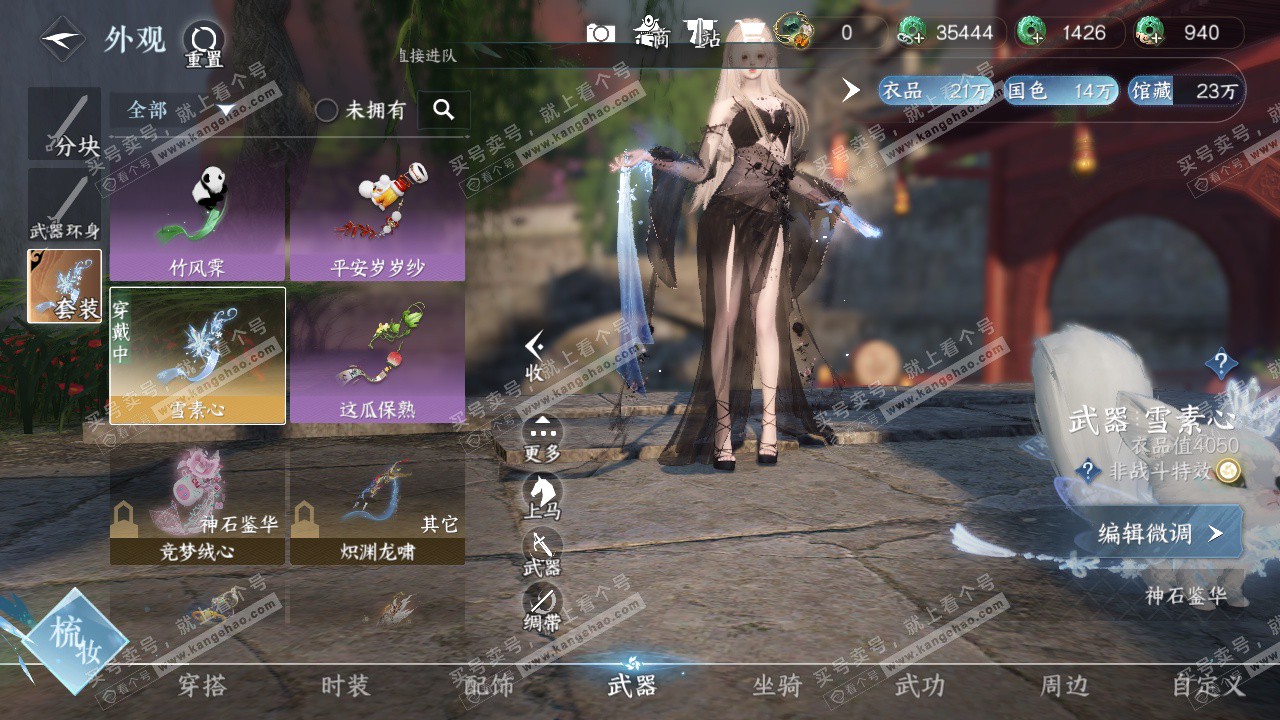Open the 穿搭 tab
The width and height of the screenshot is (1280, 720).
click(202, 685)
